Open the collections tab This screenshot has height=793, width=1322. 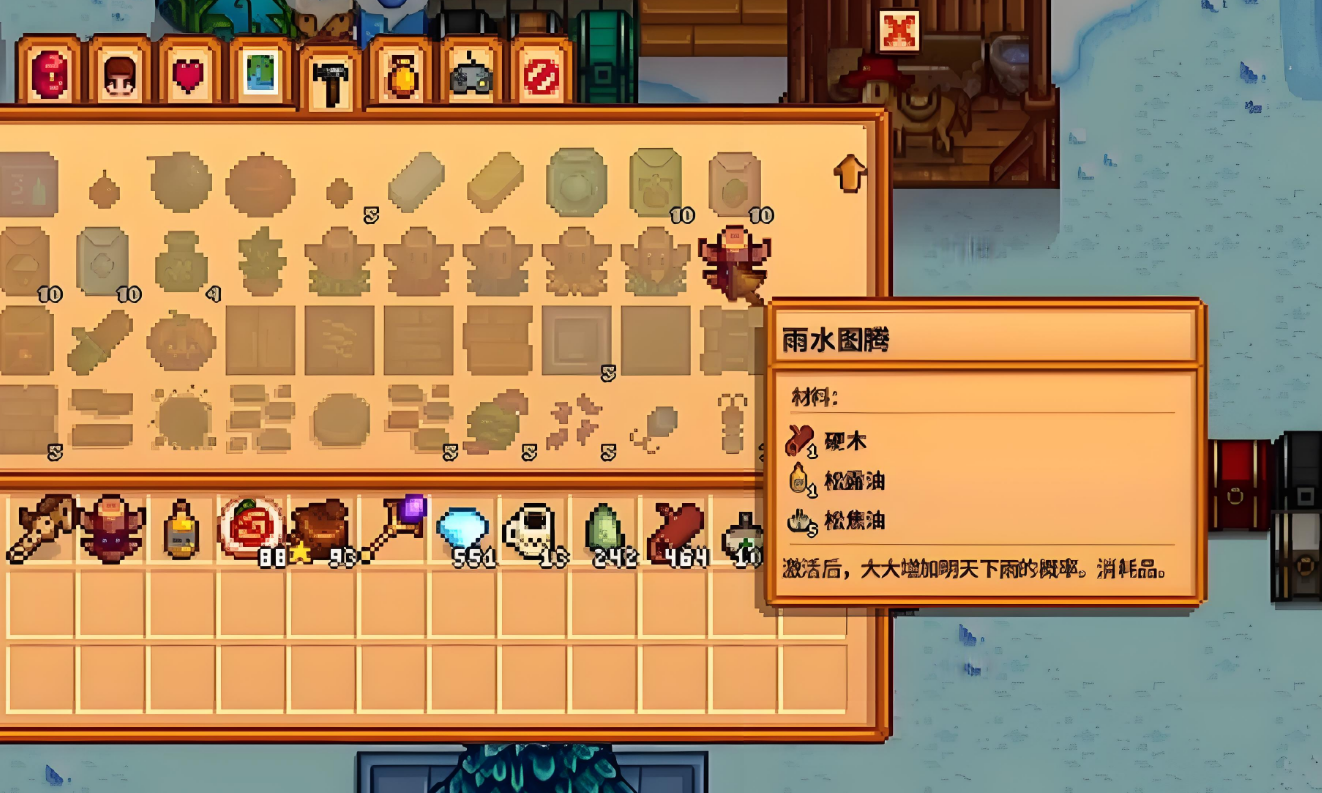(400, 75)
